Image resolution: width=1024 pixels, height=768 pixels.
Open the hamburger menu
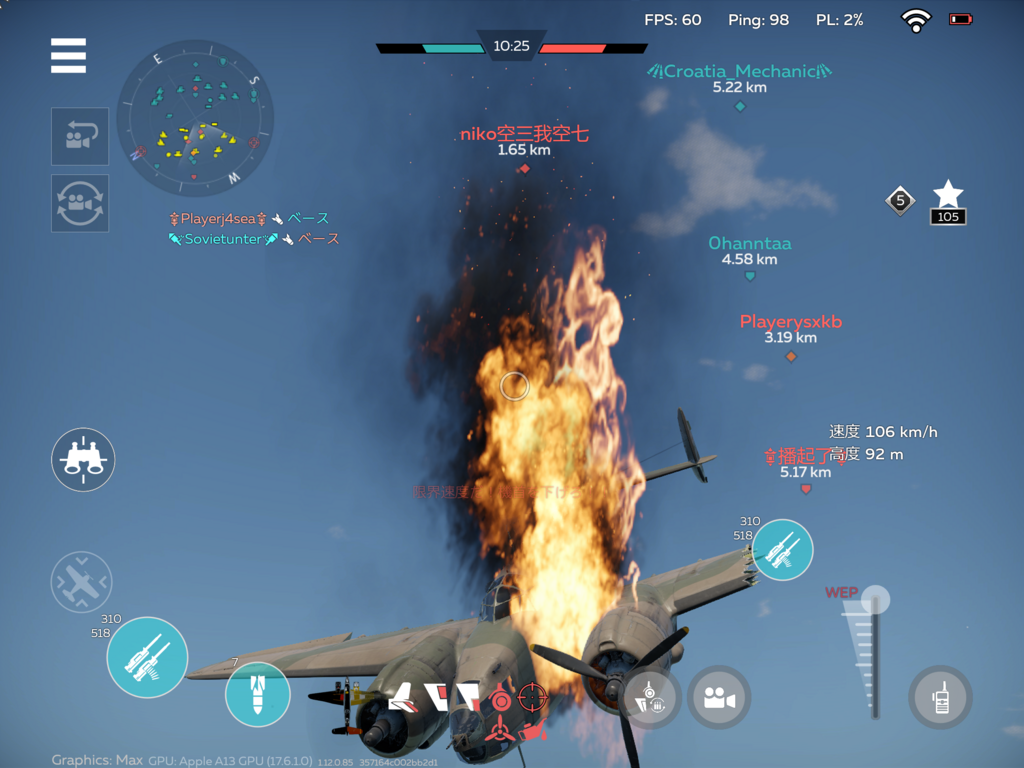[68, 56]
